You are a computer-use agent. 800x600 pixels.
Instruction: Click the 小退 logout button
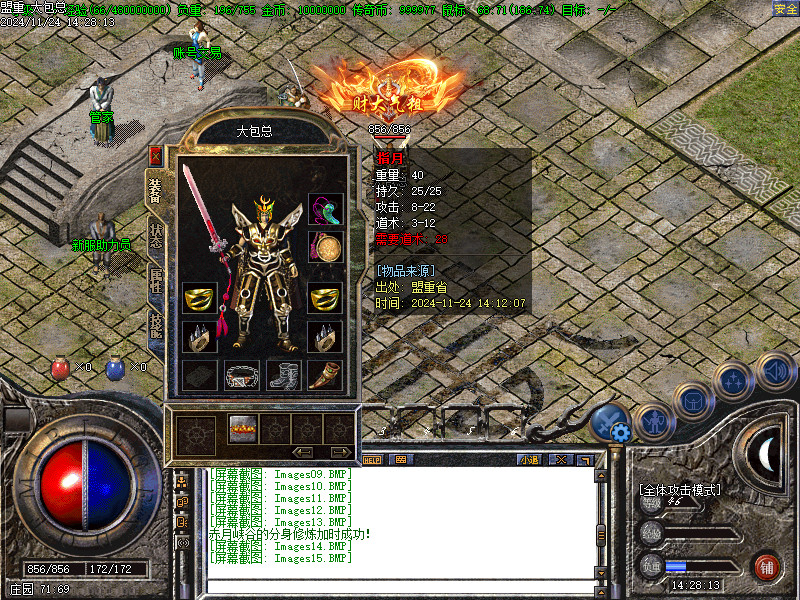click(x=529, y=460)
